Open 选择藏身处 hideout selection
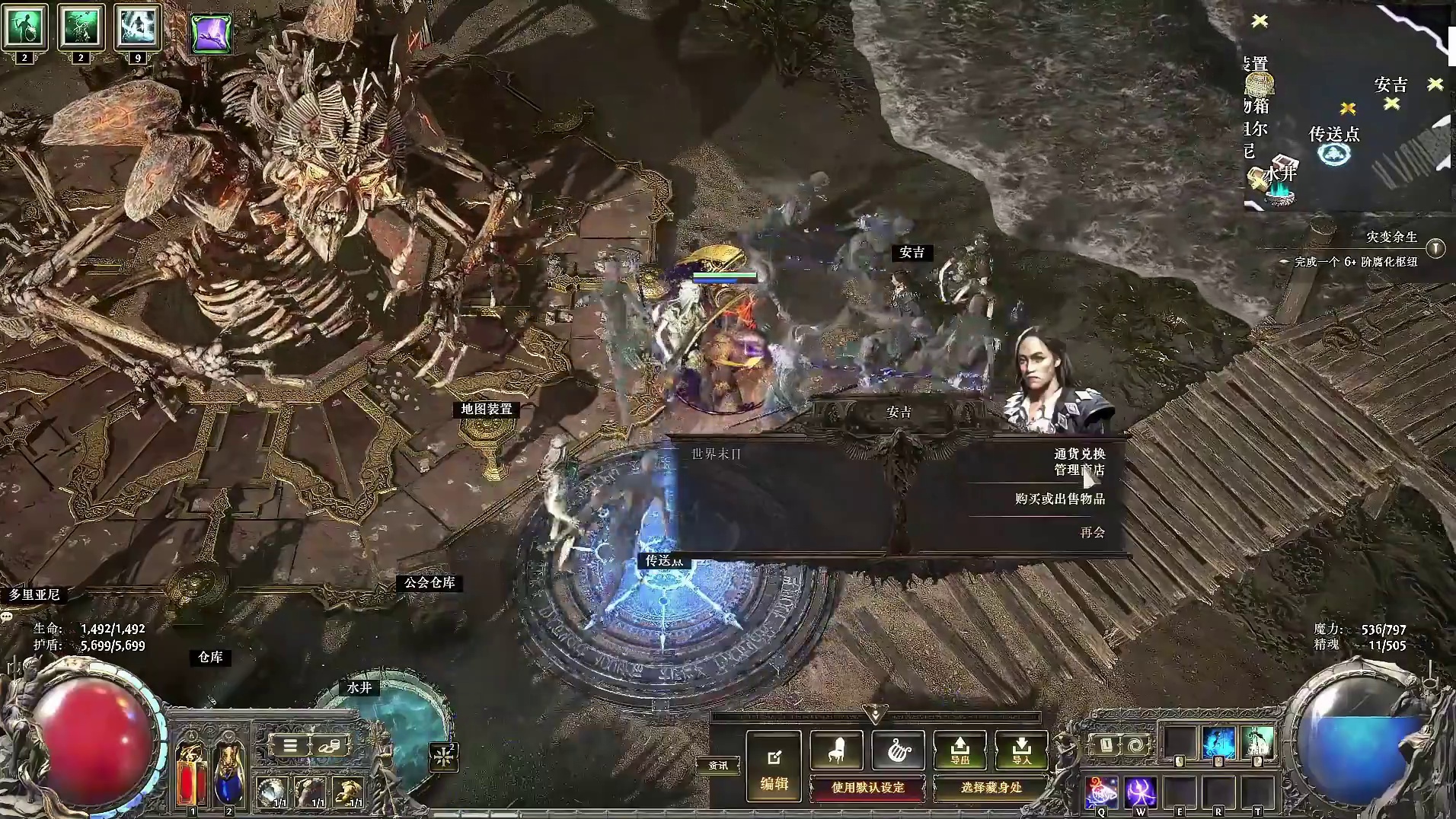The width and height of the screenshot is (1456, 819). tap(991, 788)
